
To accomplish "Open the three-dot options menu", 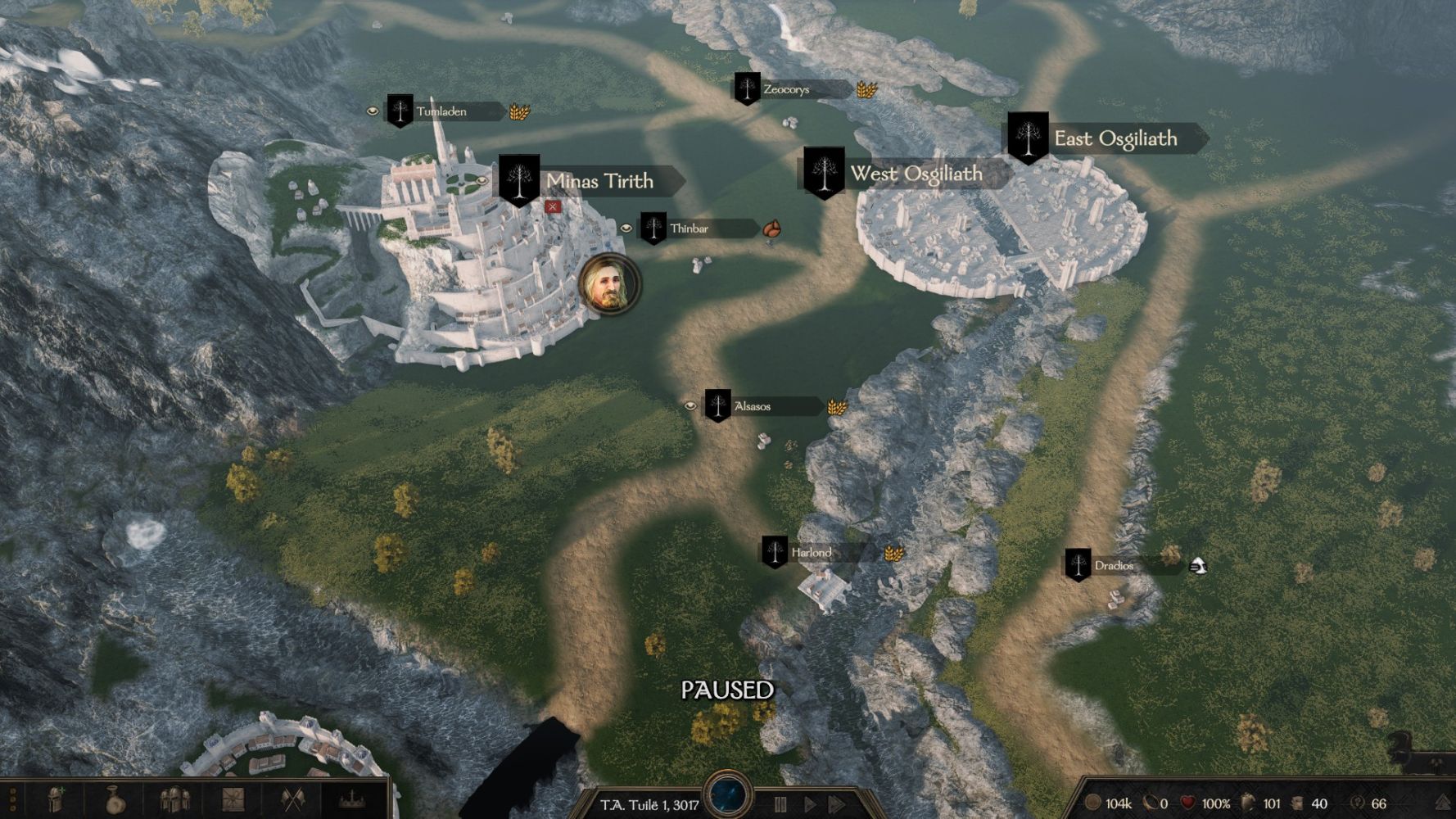I will point(14,799).
